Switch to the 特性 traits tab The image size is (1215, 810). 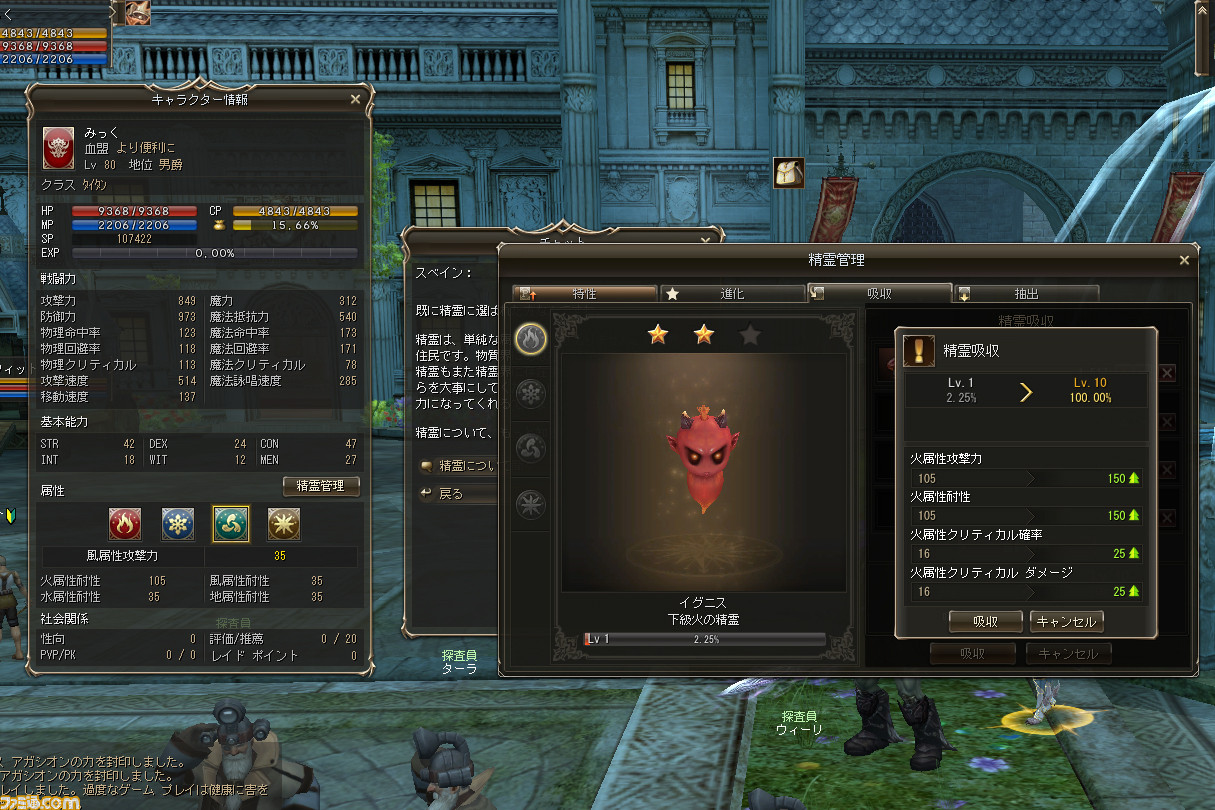click(x=585, y=294)
